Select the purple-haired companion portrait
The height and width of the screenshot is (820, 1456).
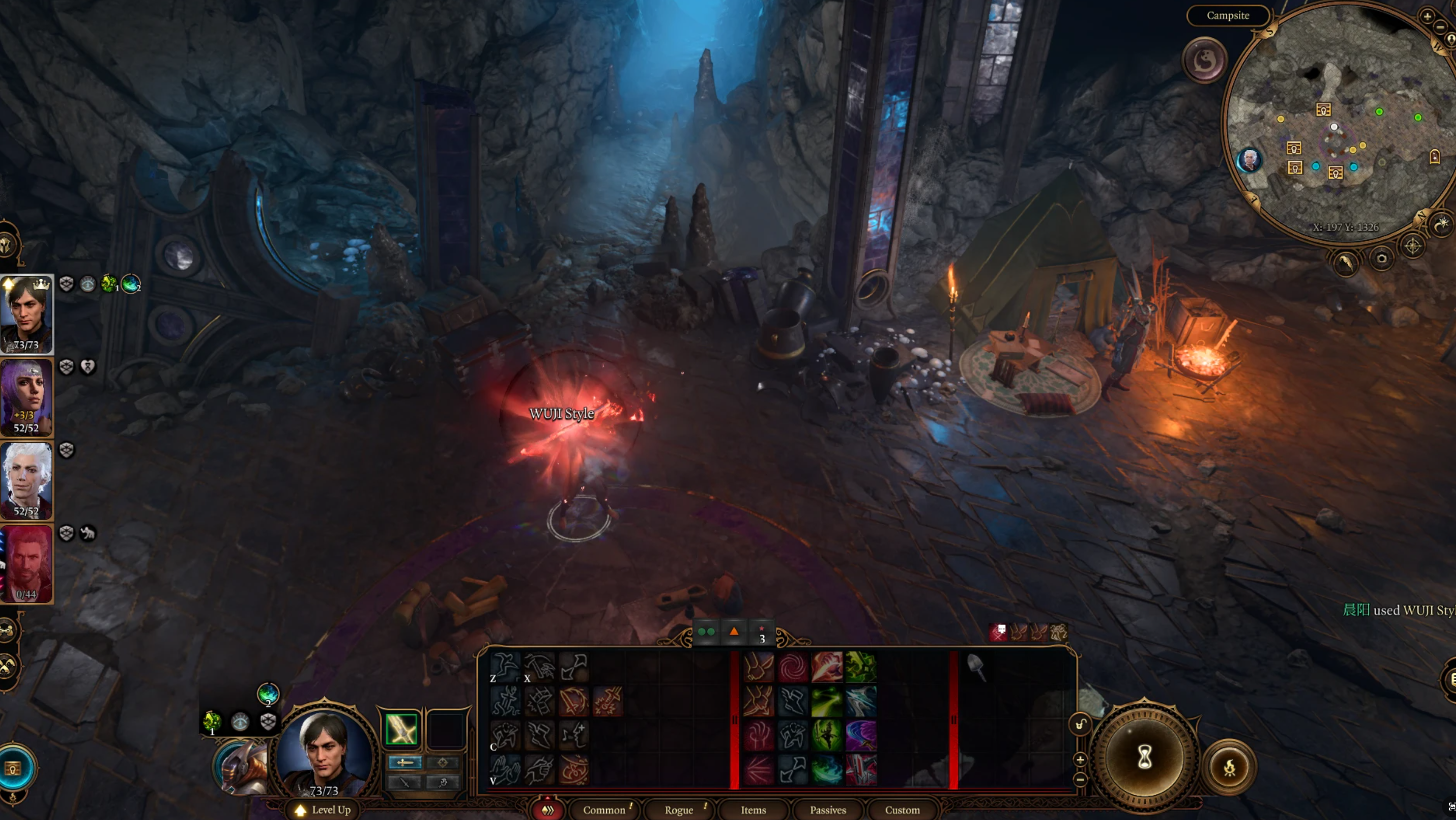26,397
